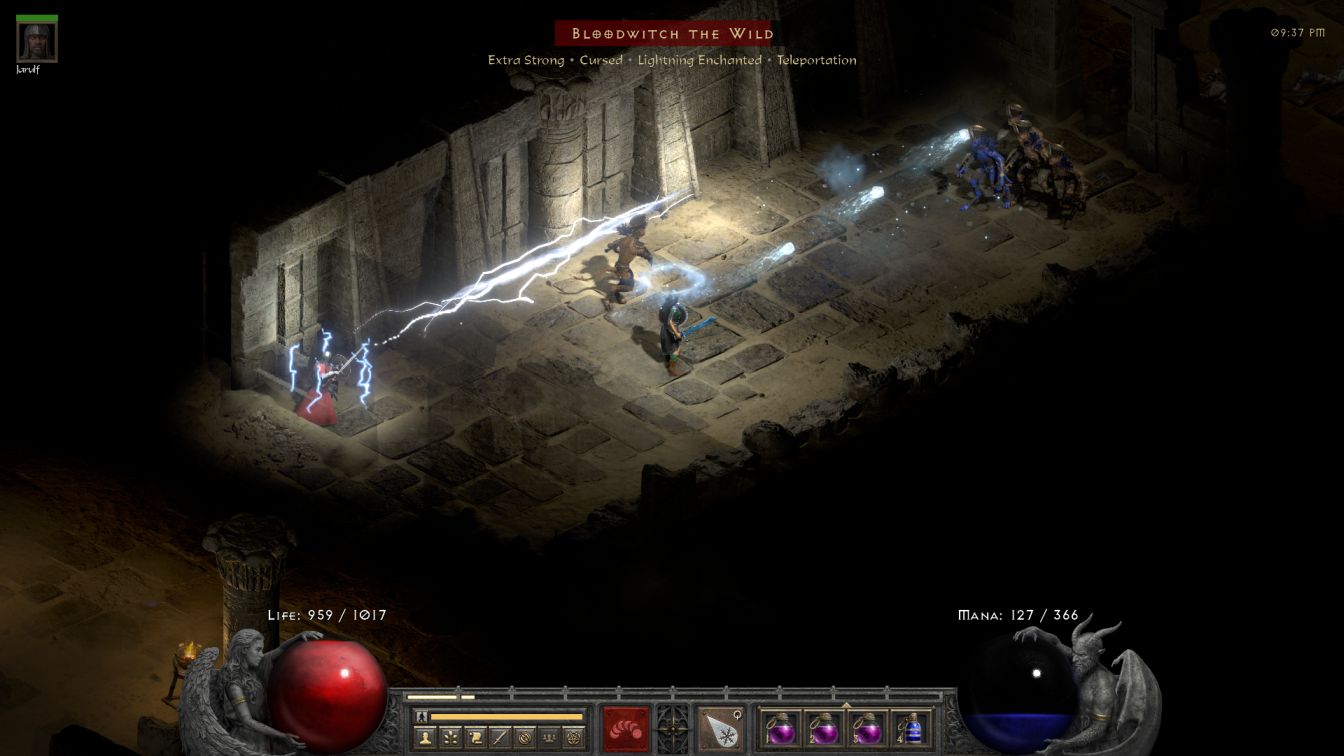Toggle the run/walk icon beside stamina bar
The image size is (1344, 756).
421,716
